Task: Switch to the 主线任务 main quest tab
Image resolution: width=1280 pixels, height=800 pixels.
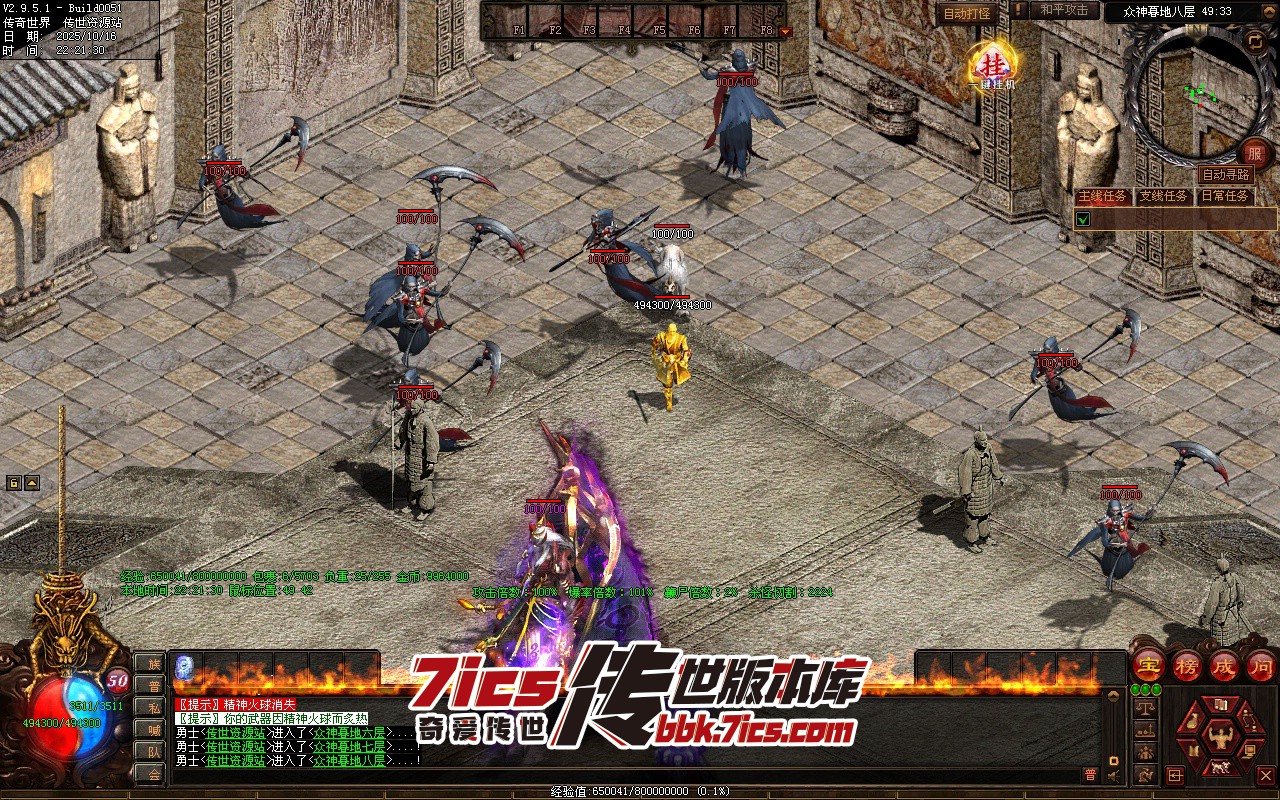Action: click(x=1102, y=196)
